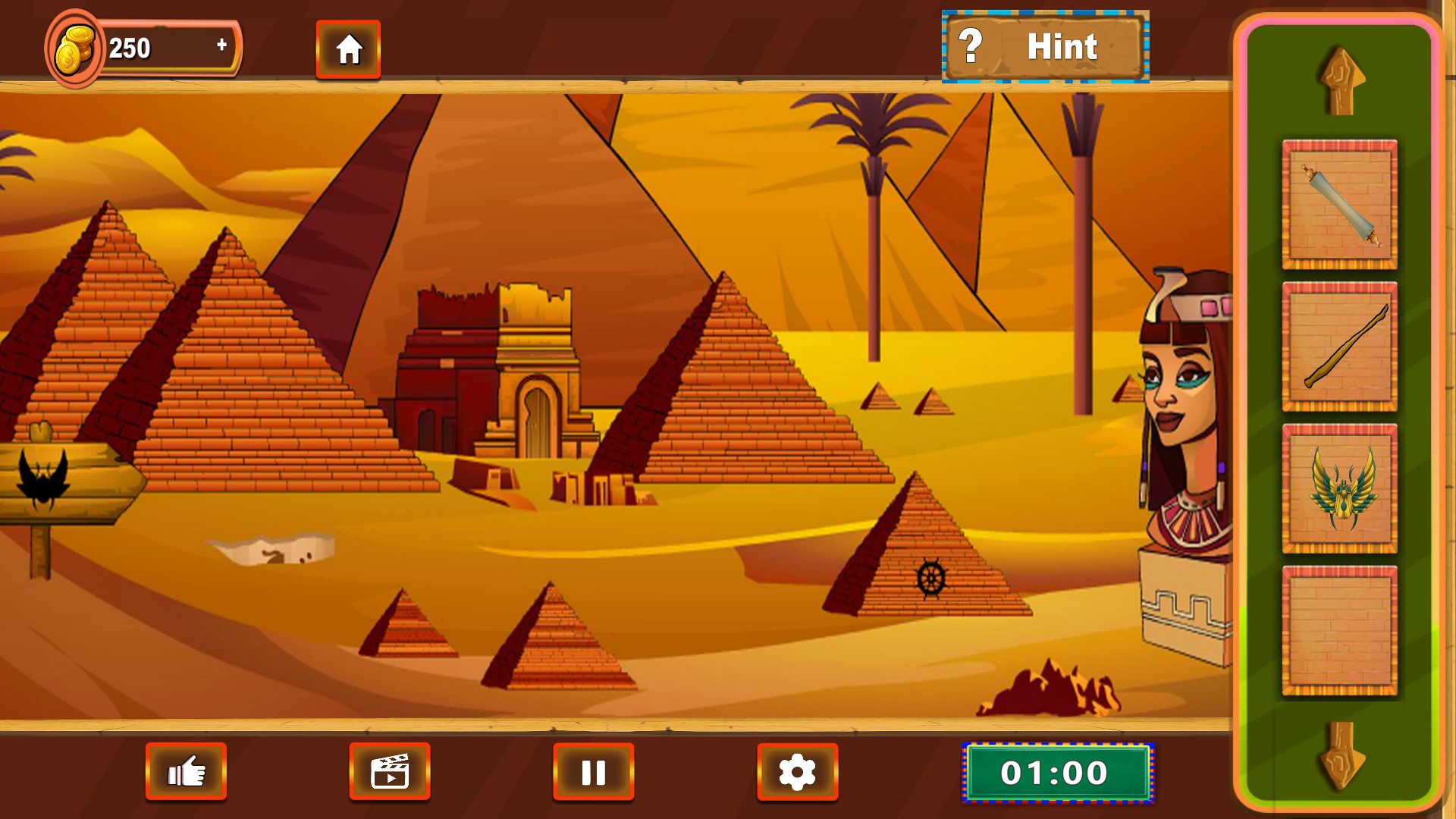Click the thumbs-up like button
Screen dimensions: 1456x819
click(186, 772)
